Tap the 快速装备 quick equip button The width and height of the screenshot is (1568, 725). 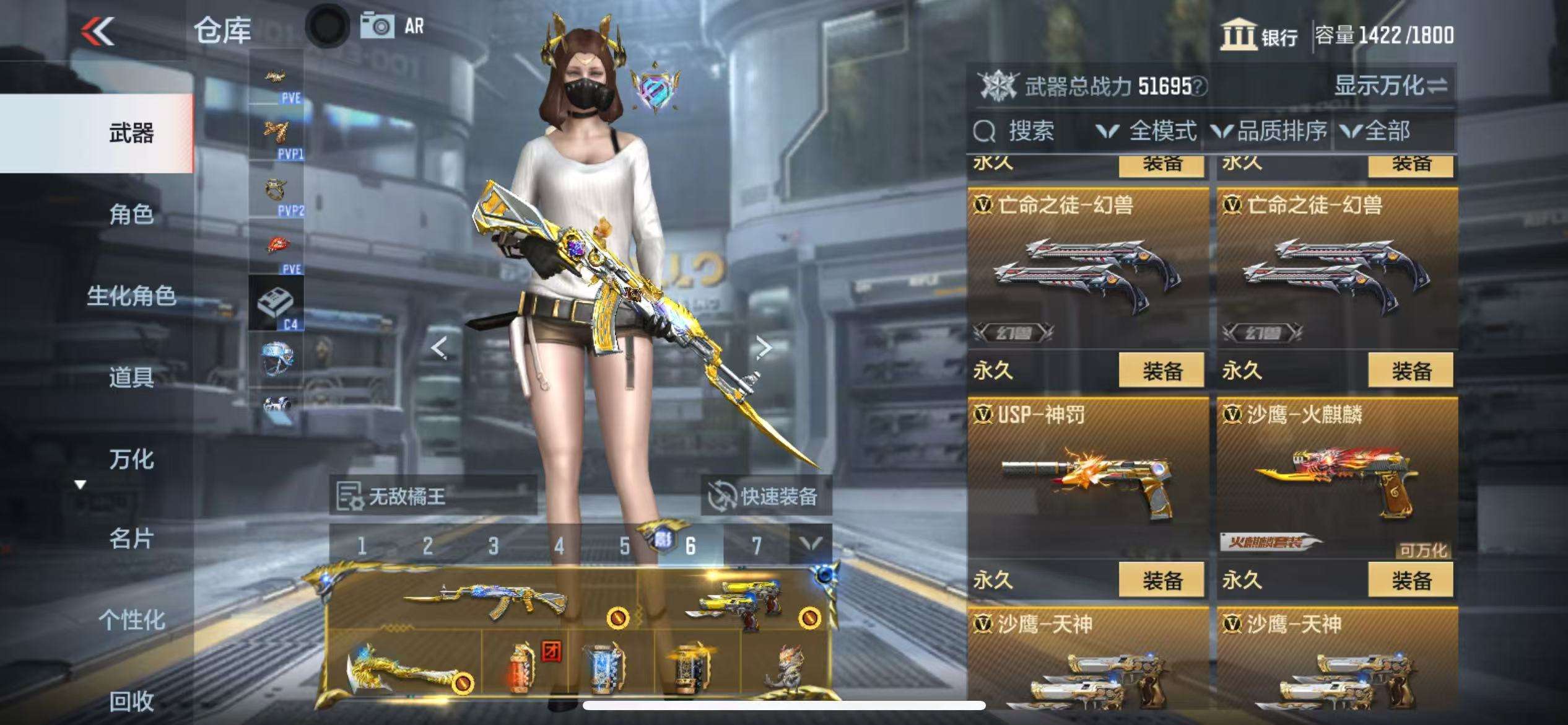(765, 496)
